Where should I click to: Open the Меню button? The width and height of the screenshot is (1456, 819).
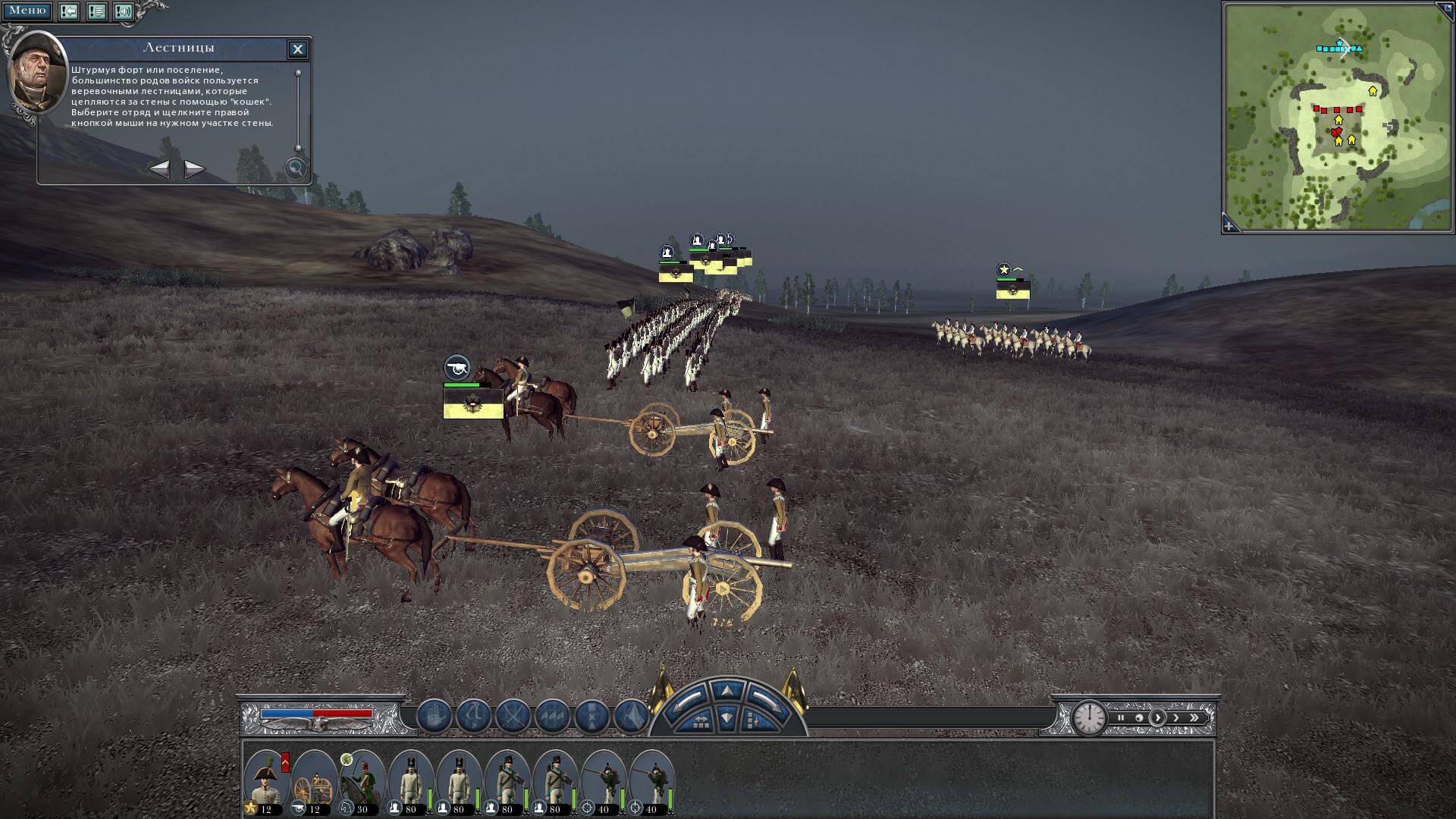[x=27, y=11]
